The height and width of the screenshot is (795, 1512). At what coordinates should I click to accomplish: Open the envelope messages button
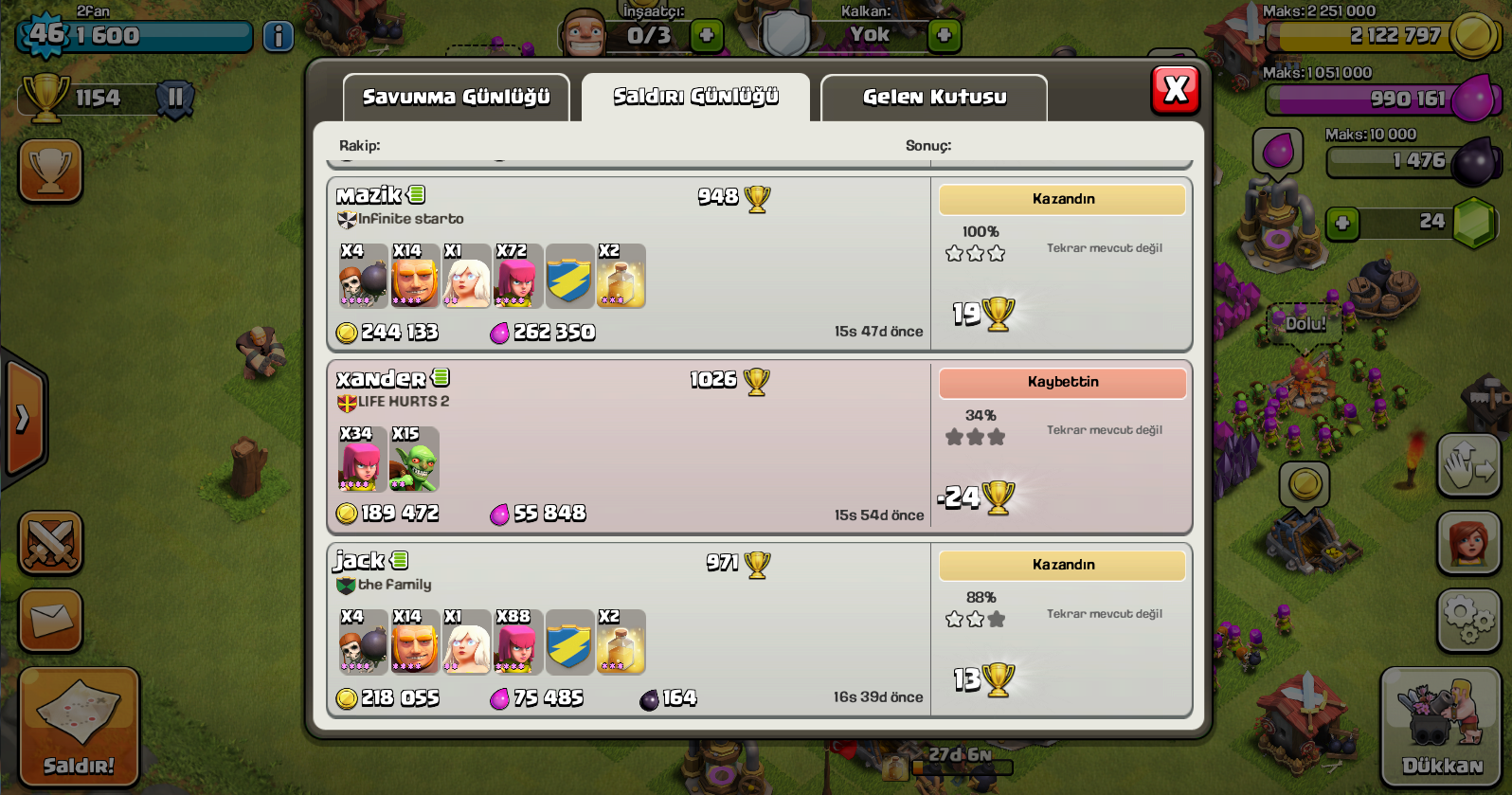coord(50,621)
